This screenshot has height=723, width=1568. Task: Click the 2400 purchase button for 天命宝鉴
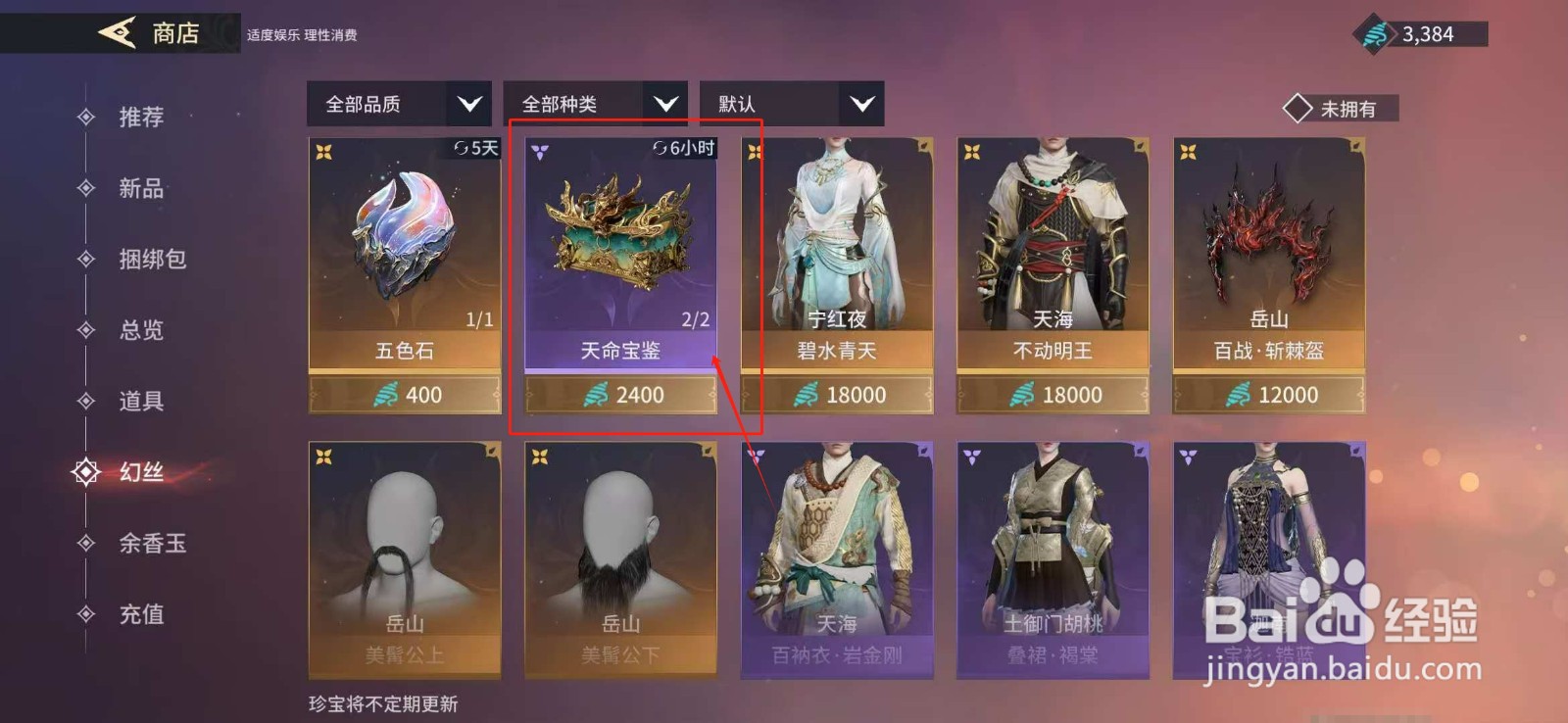pyautogui.click(x=619, y=395)
